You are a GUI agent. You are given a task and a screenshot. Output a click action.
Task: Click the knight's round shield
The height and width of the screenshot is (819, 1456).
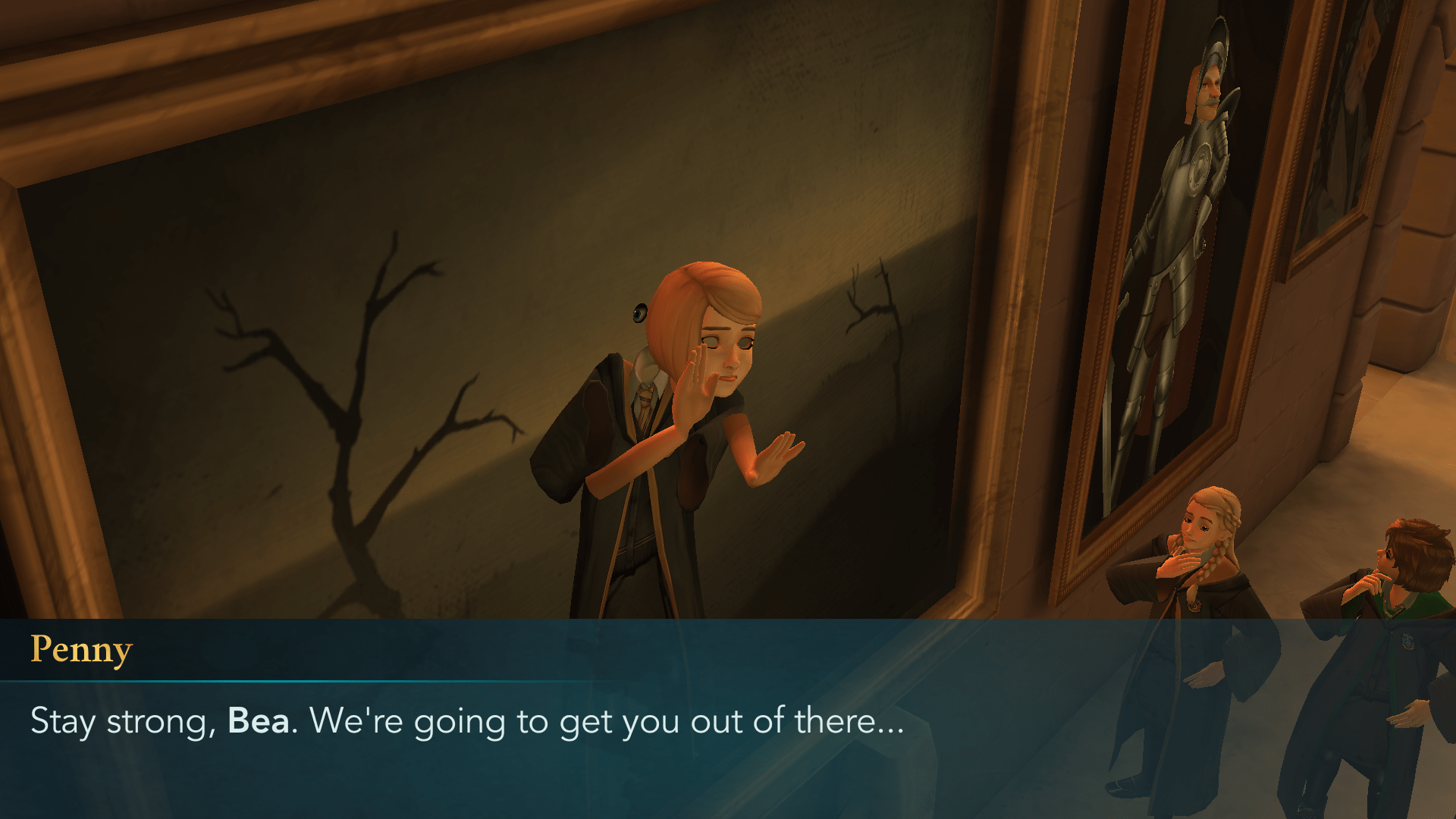1200,165
